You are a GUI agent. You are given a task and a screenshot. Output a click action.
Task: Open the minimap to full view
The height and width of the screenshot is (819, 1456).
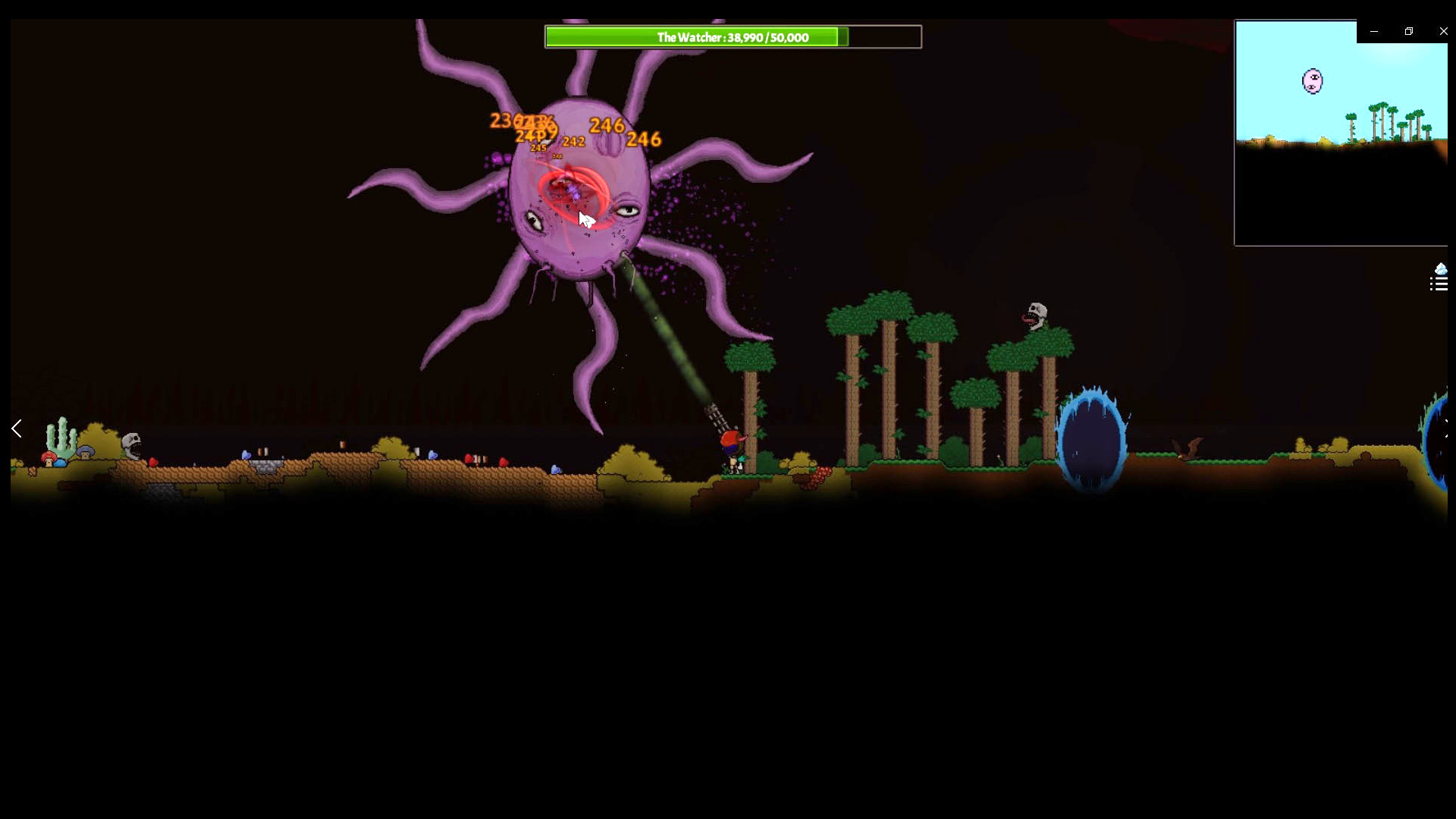coord(1340,133)
